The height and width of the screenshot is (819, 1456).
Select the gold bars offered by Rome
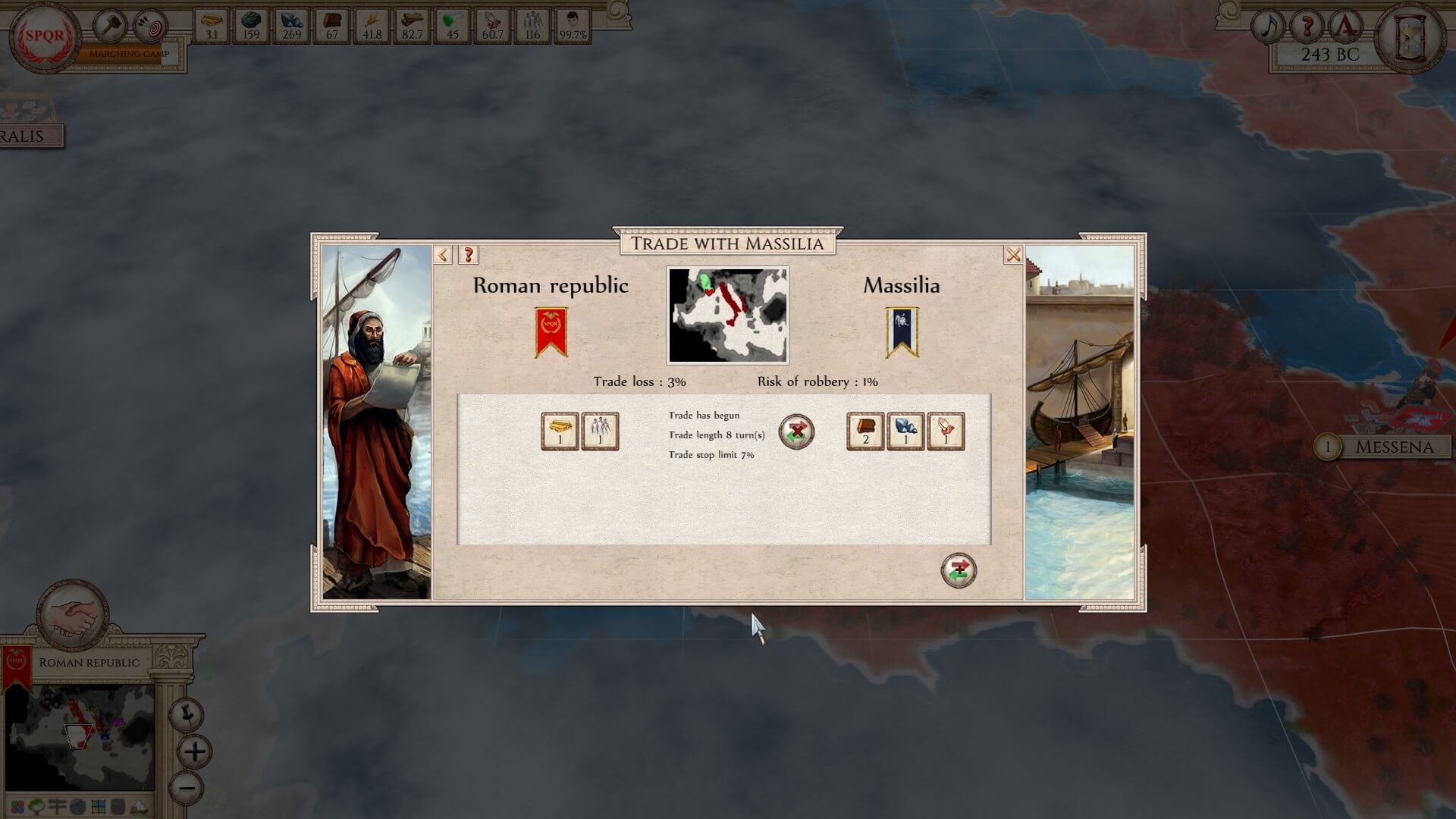(560, 431)
